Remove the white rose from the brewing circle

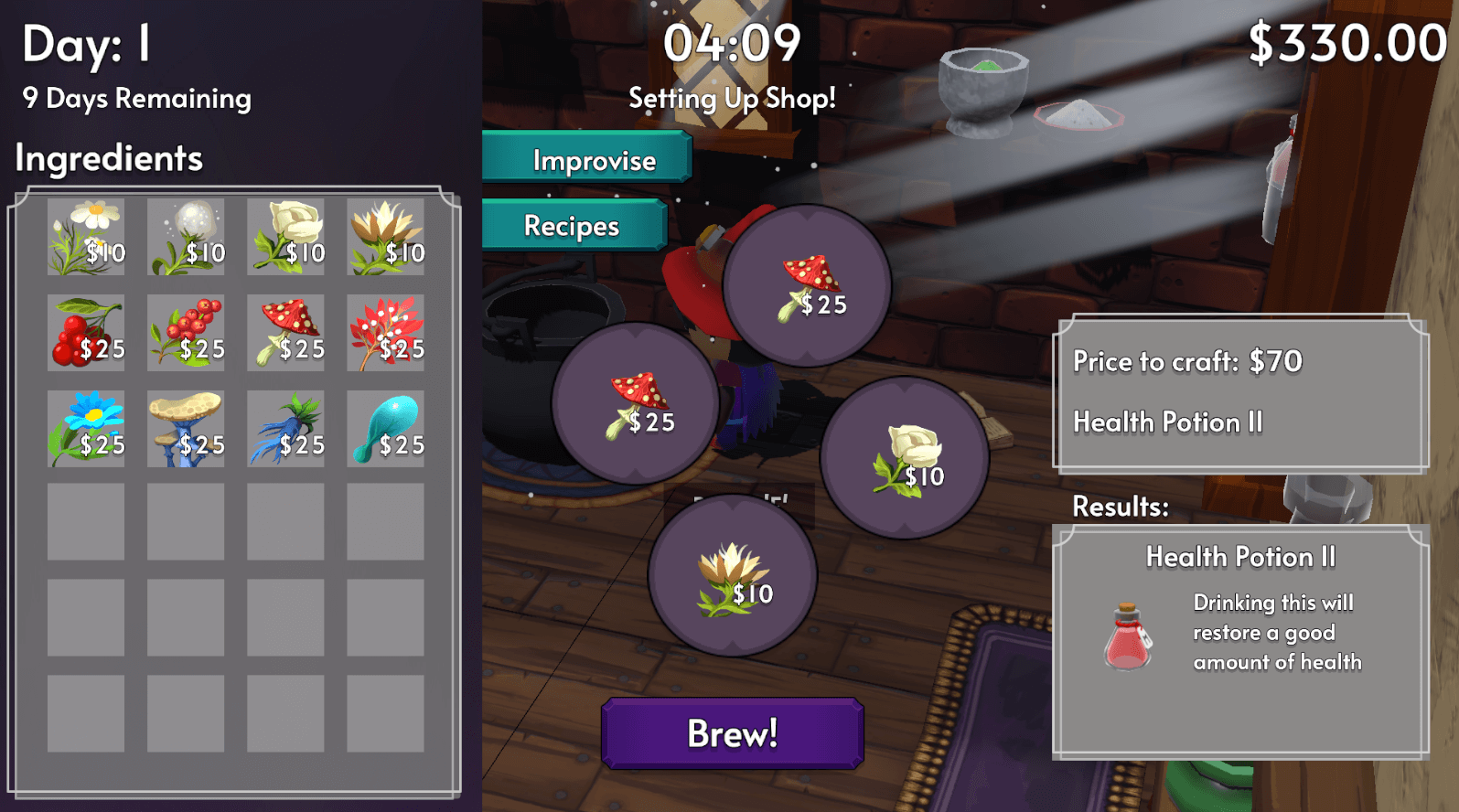(x=905, y=458)
